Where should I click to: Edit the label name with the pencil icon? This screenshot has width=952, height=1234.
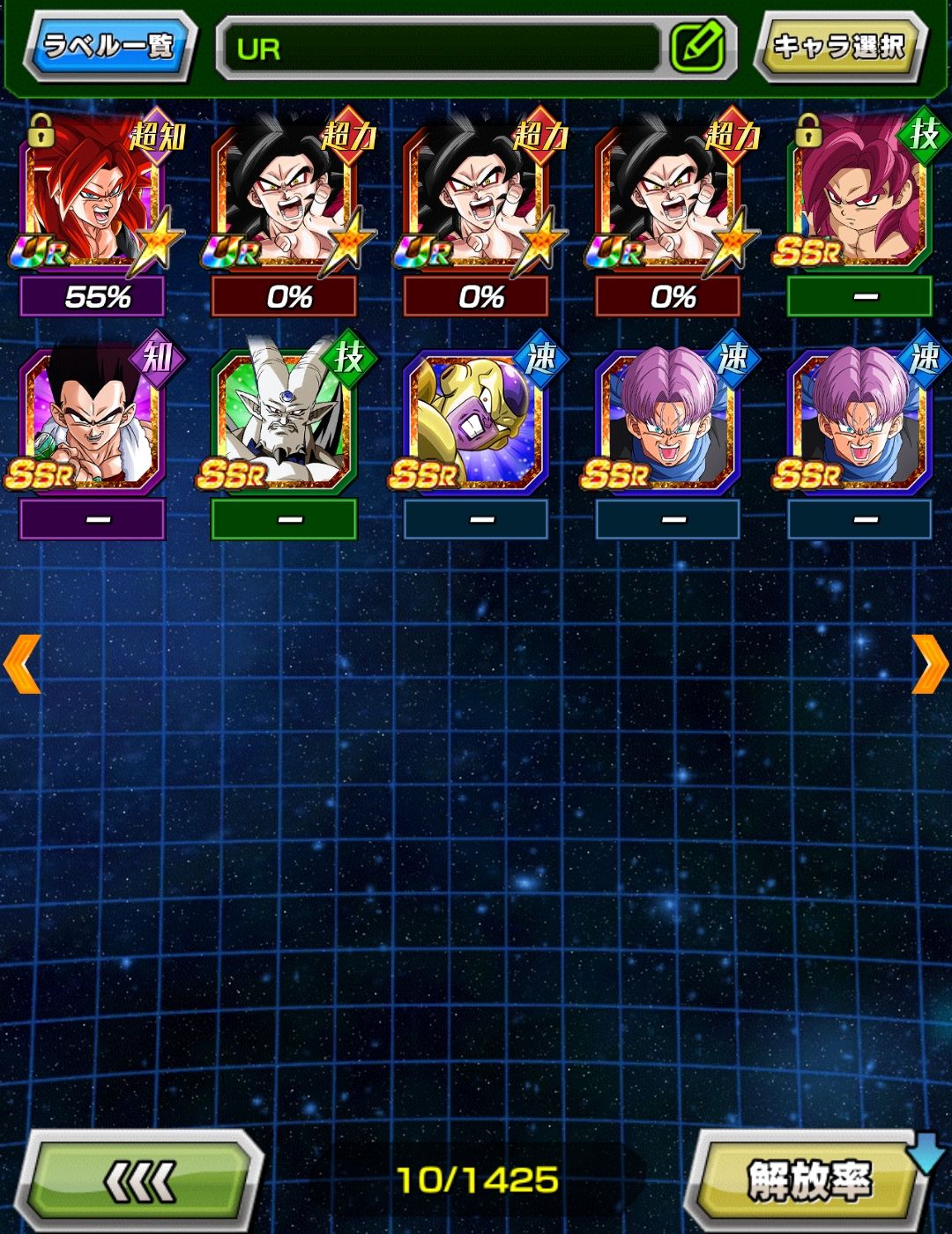click(x=697, y=48)
